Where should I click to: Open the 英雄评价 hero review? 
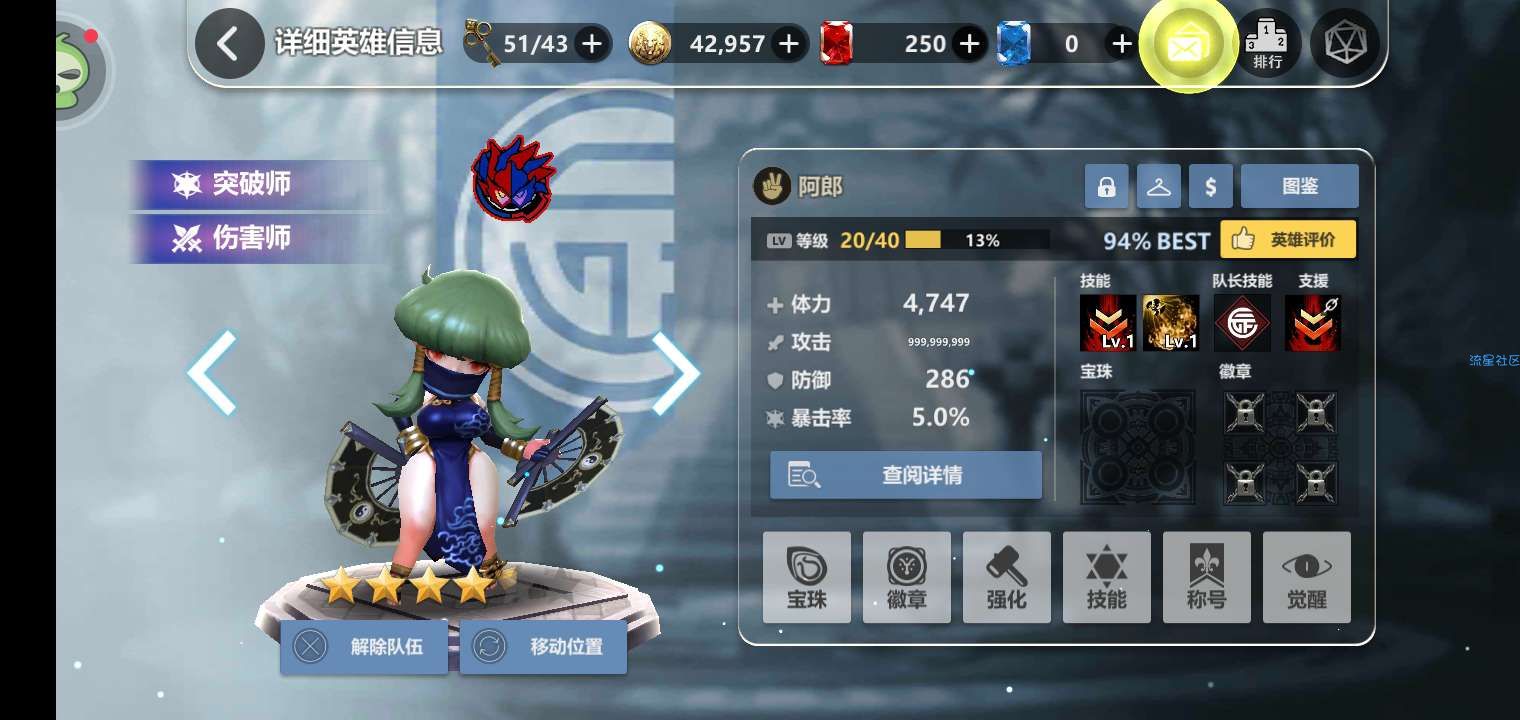coord(1288,240)
